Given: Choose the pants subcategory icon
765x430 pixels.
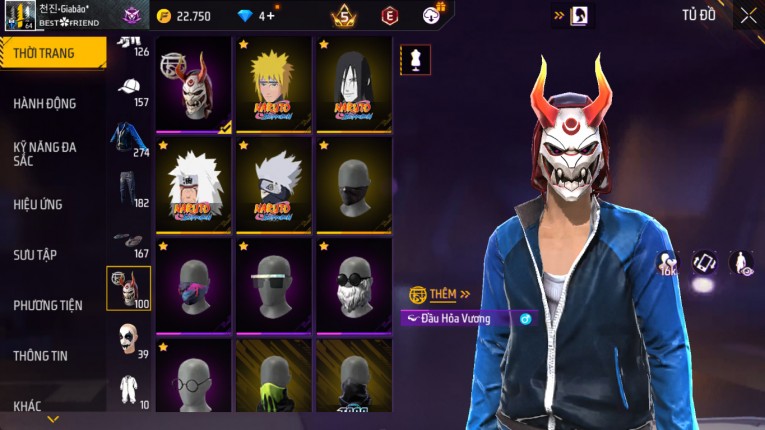Looking at the screenshot, I should coord(127,188).
